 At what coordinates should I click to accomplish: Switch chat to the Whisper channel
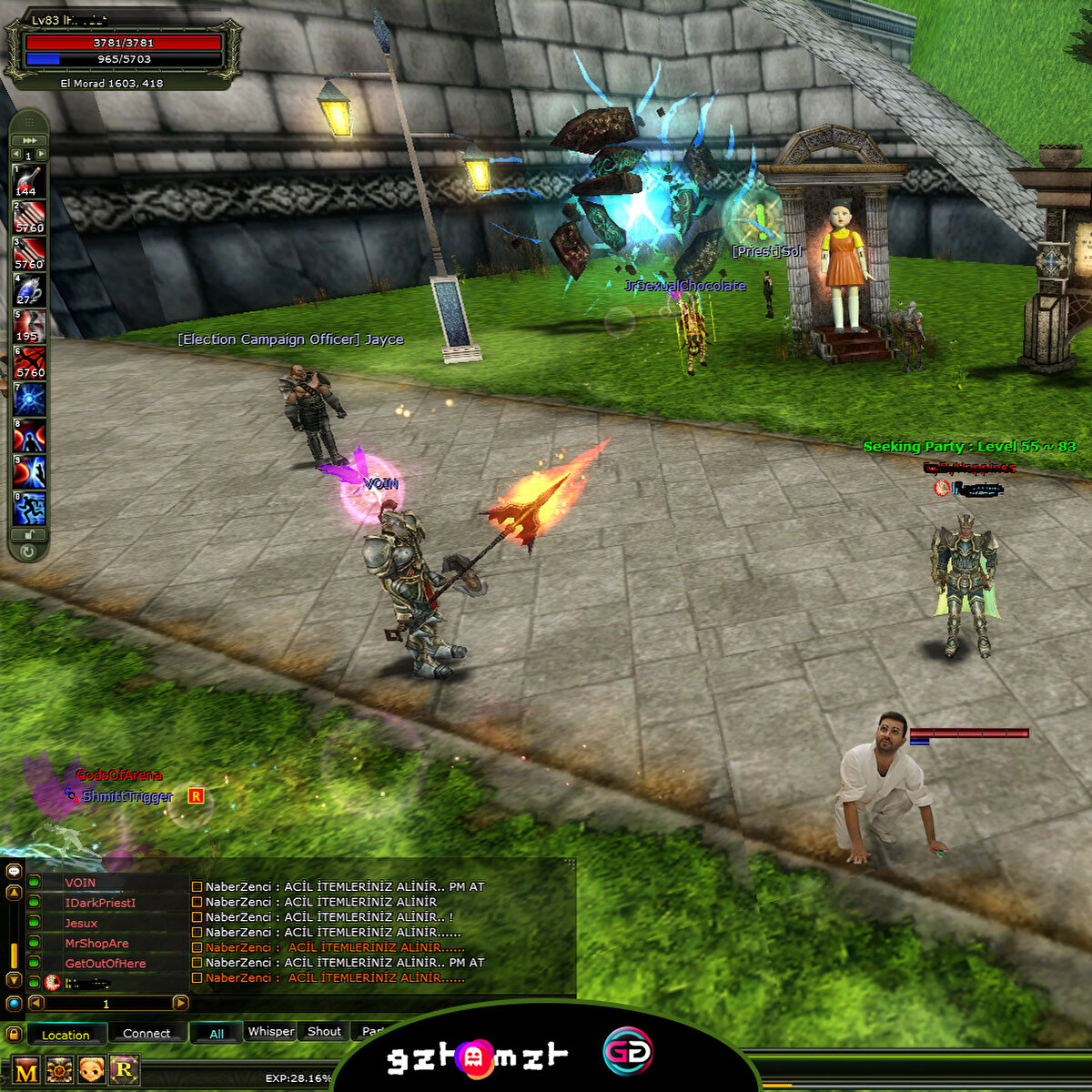[271, 1032]
